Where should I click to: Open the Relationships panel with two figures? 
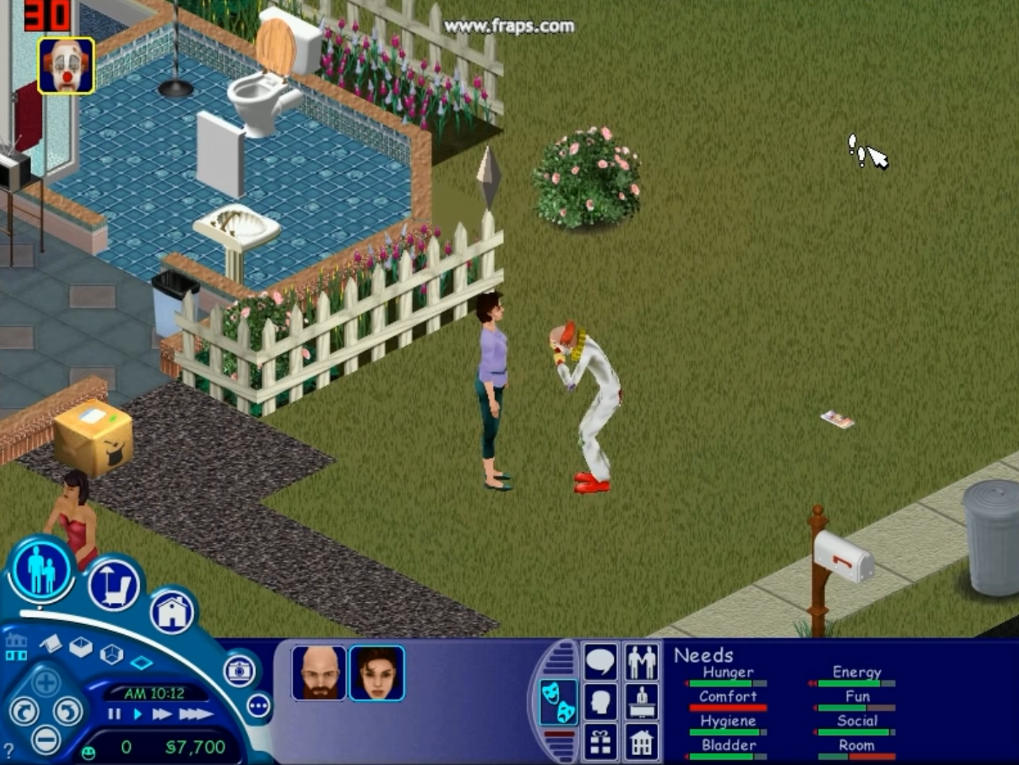coord(641,661)
